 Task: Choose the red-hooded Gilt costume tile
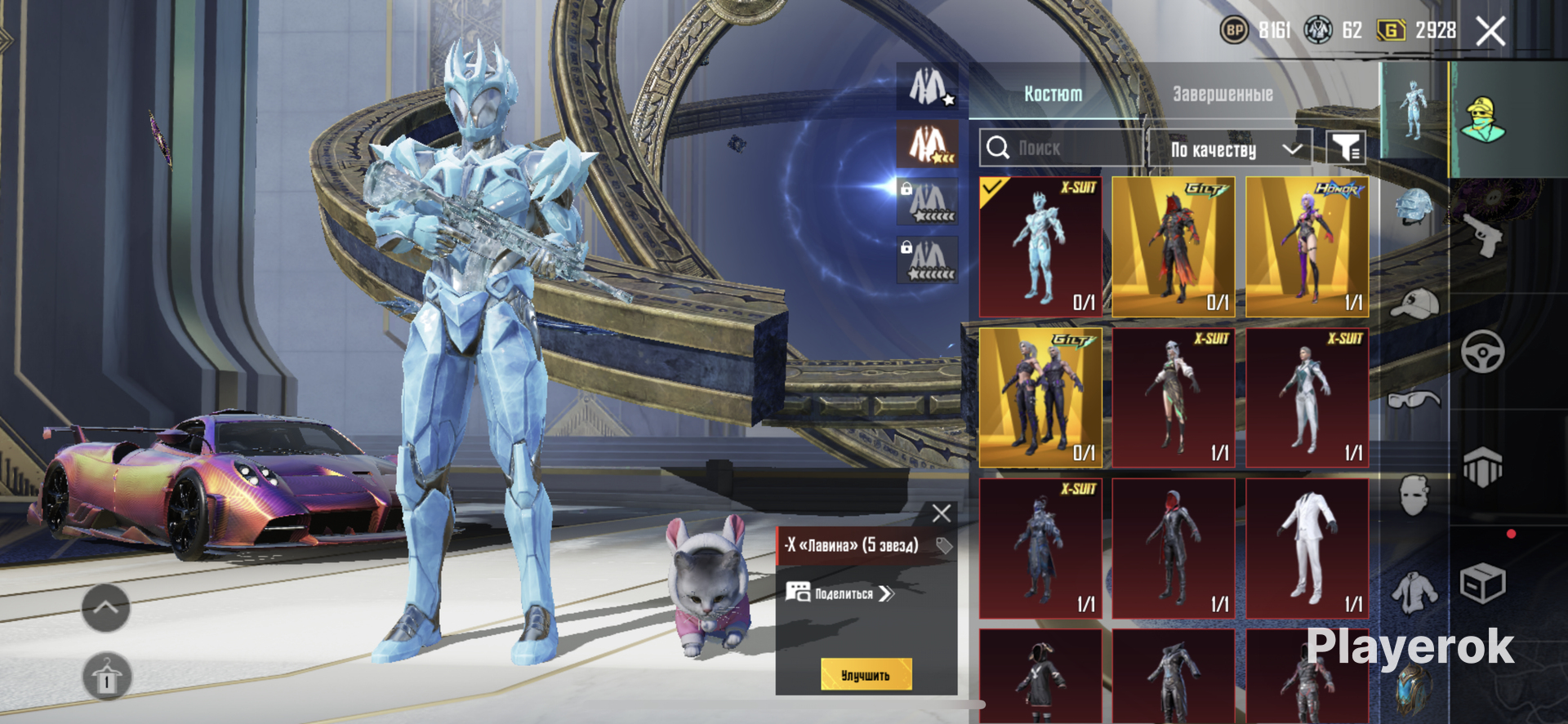point(1174,247)
